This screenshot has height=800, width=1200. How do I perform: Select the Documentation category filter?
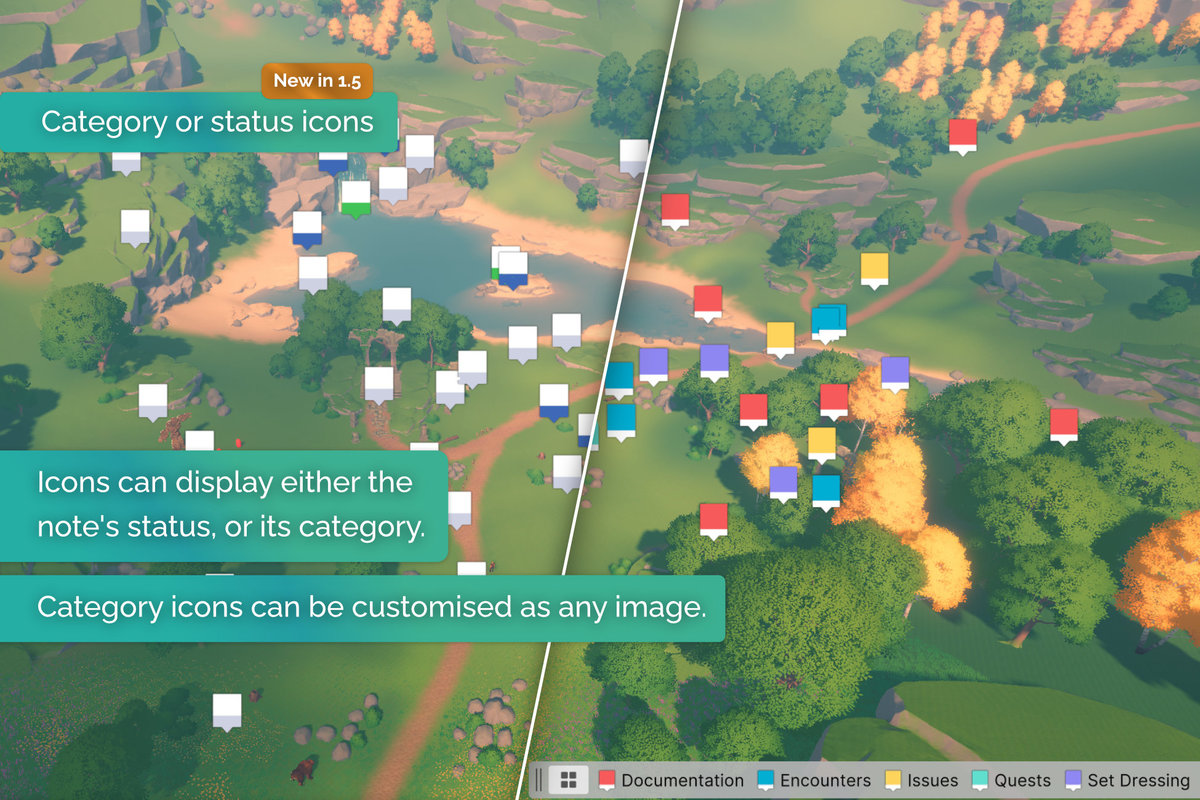coord(672,780)
